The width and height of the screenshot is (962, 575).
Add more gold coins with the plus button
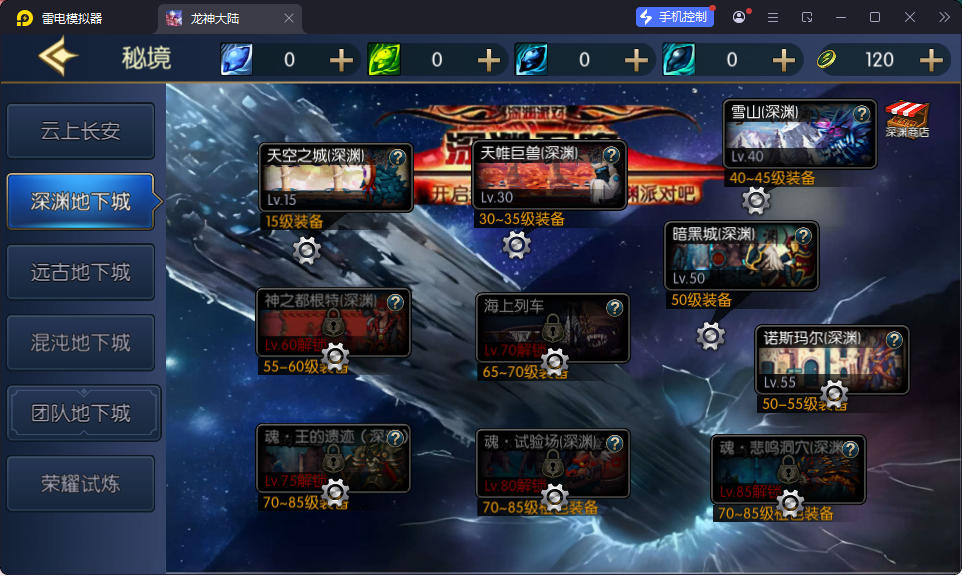[x=932, y=60]
